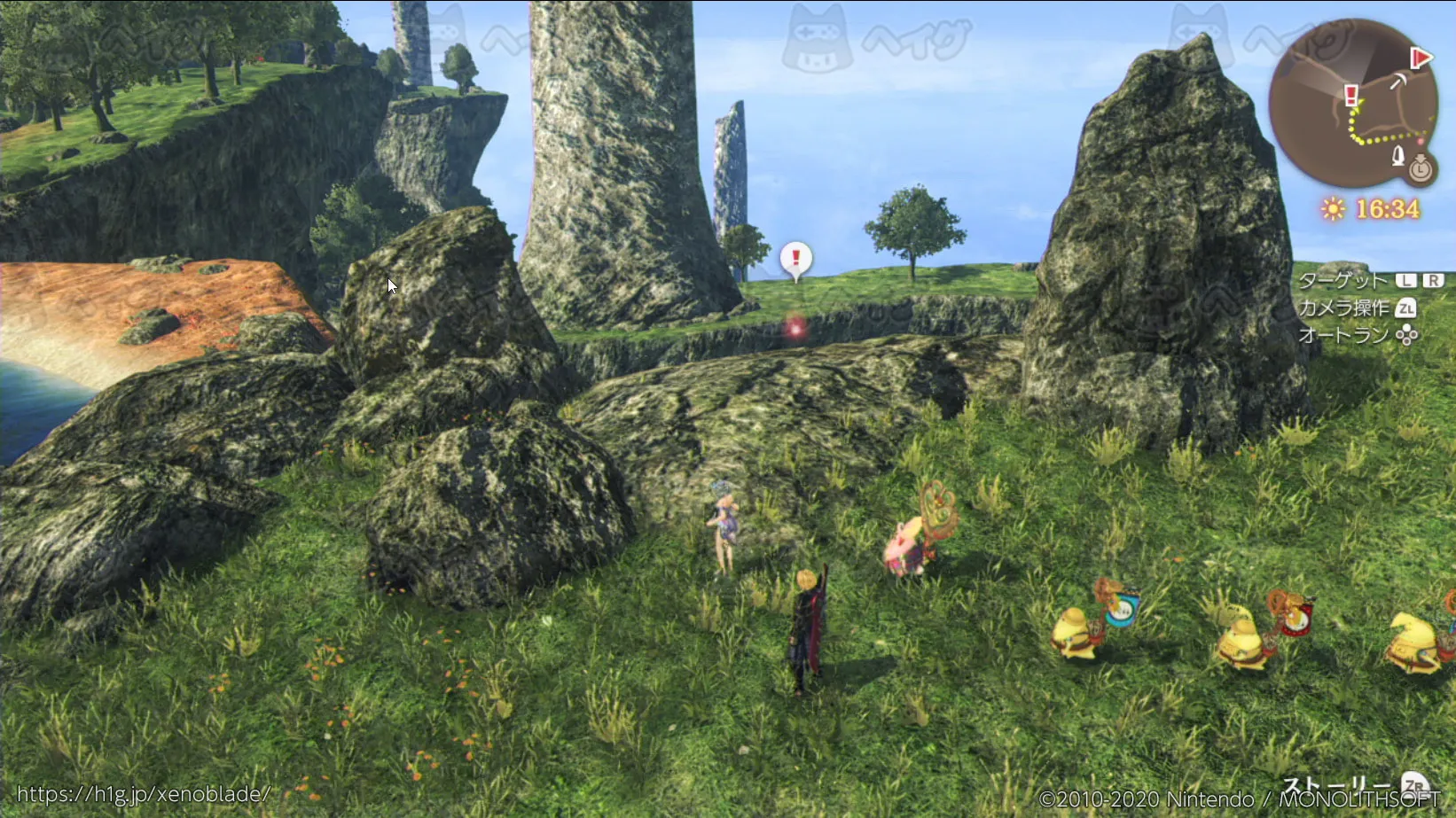Open the circular minimap
The height and width of the screenshot is (818, 1456).
(1352, 102)
